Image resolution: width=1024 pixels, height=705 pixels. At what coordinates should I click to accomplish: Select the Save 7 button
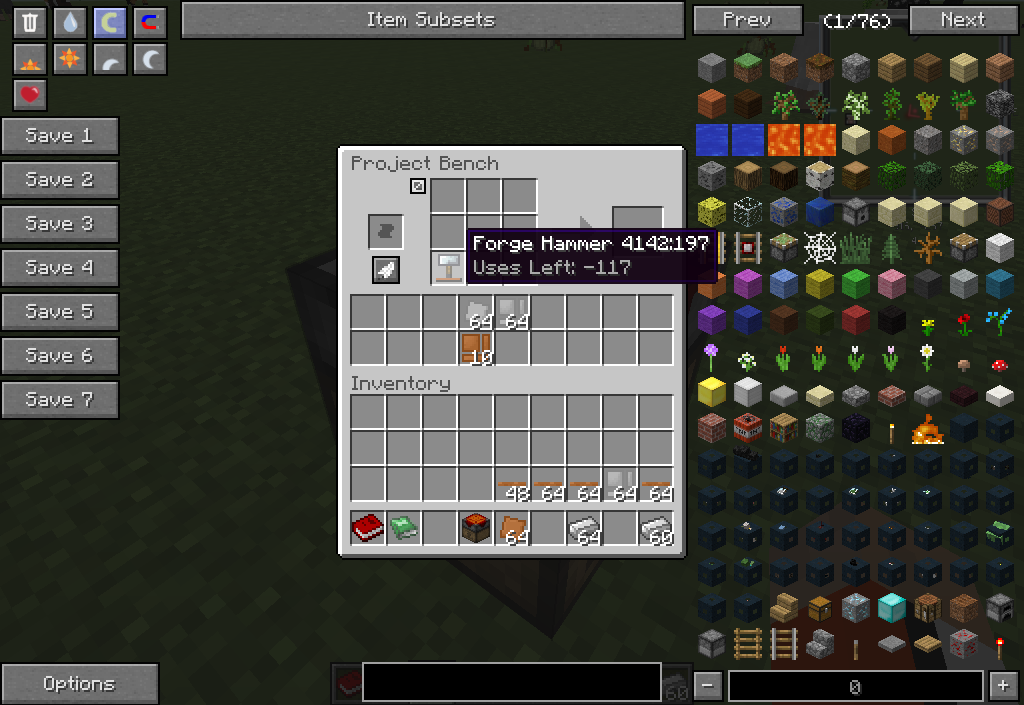click(60, 400)
